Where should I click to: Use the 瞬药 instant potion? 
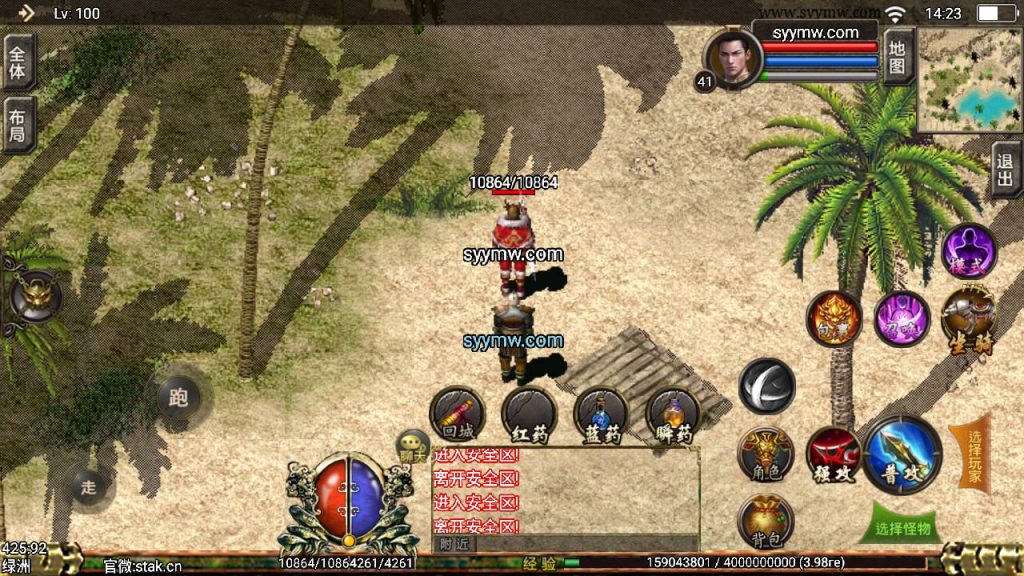[x=672, y=416]
